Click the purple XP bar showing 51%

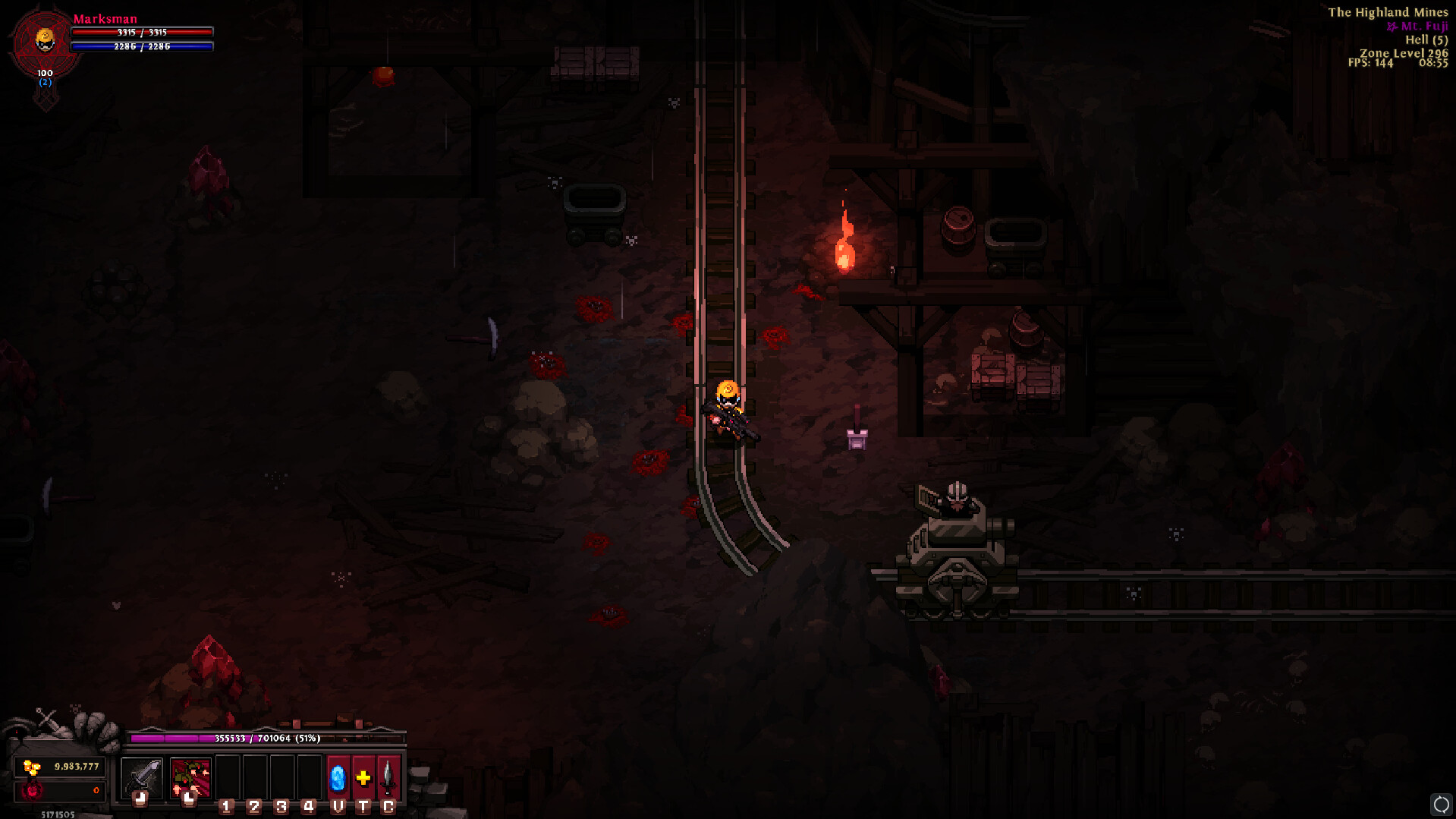pyautogui.click(x=266, y=736)
